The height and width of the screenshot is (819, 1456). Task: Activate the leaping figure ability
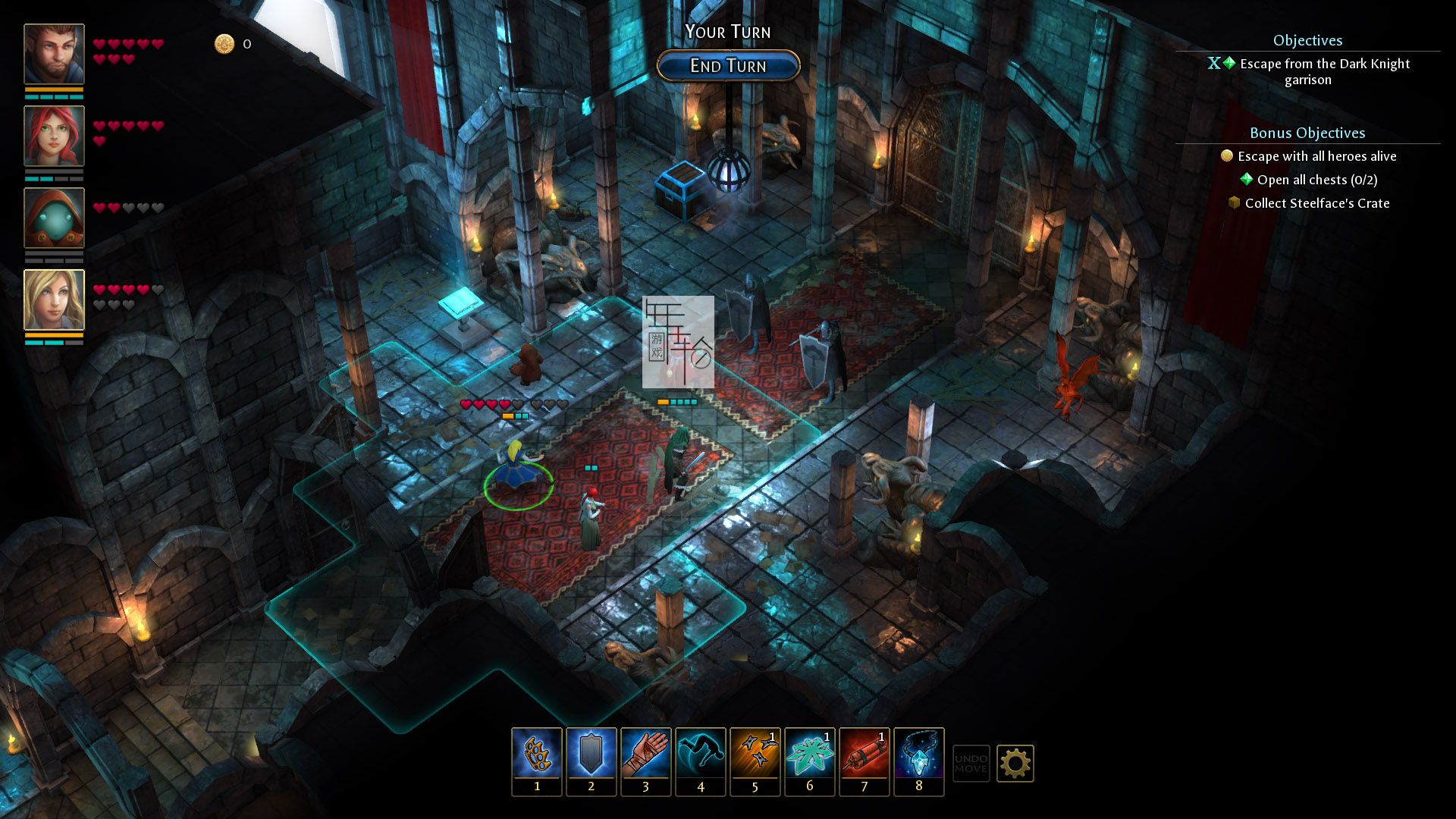pos(701,755)
